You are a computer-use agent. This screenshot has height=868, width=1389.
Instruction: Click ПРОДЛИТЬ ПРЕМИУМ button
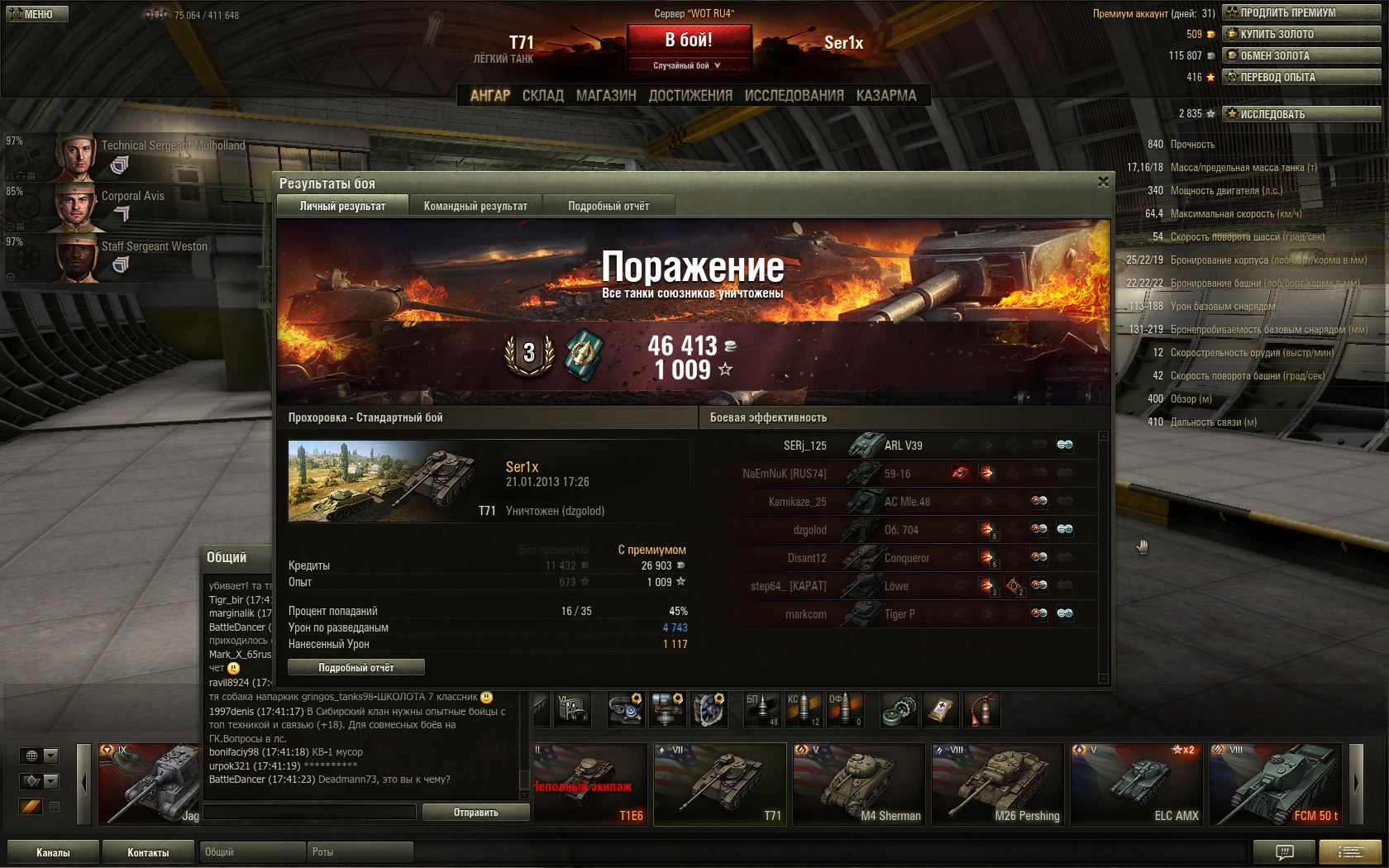pos(1301,12)
